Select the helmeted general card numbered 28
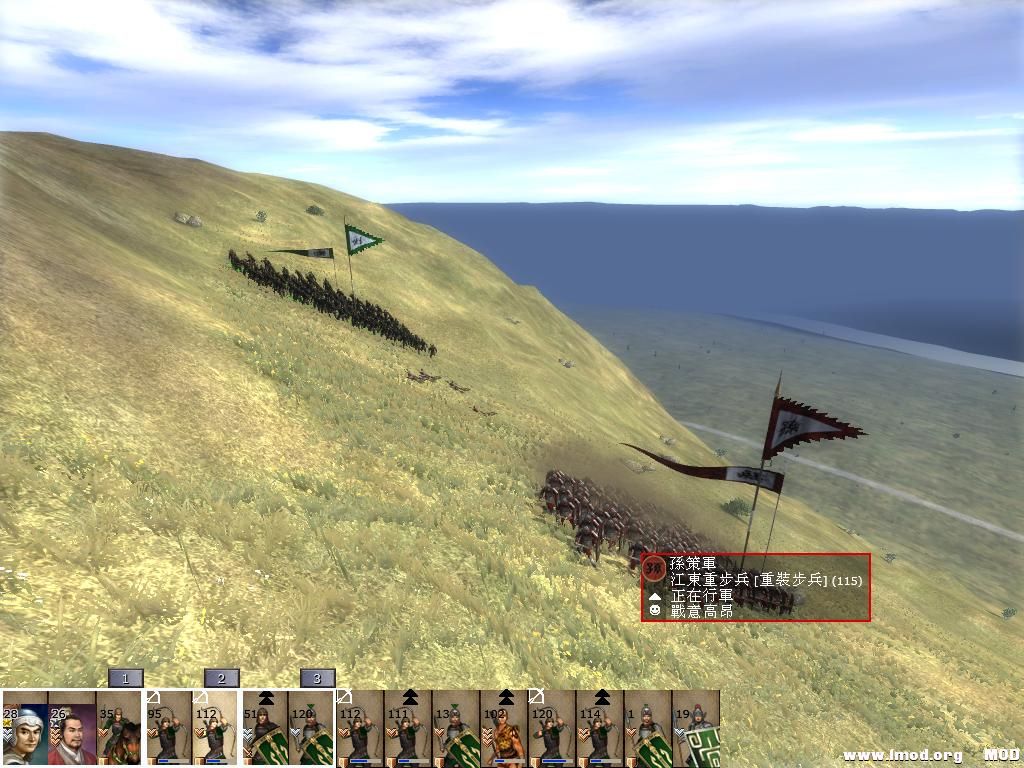Screen dimensions: 1024x768 point(24,729)
